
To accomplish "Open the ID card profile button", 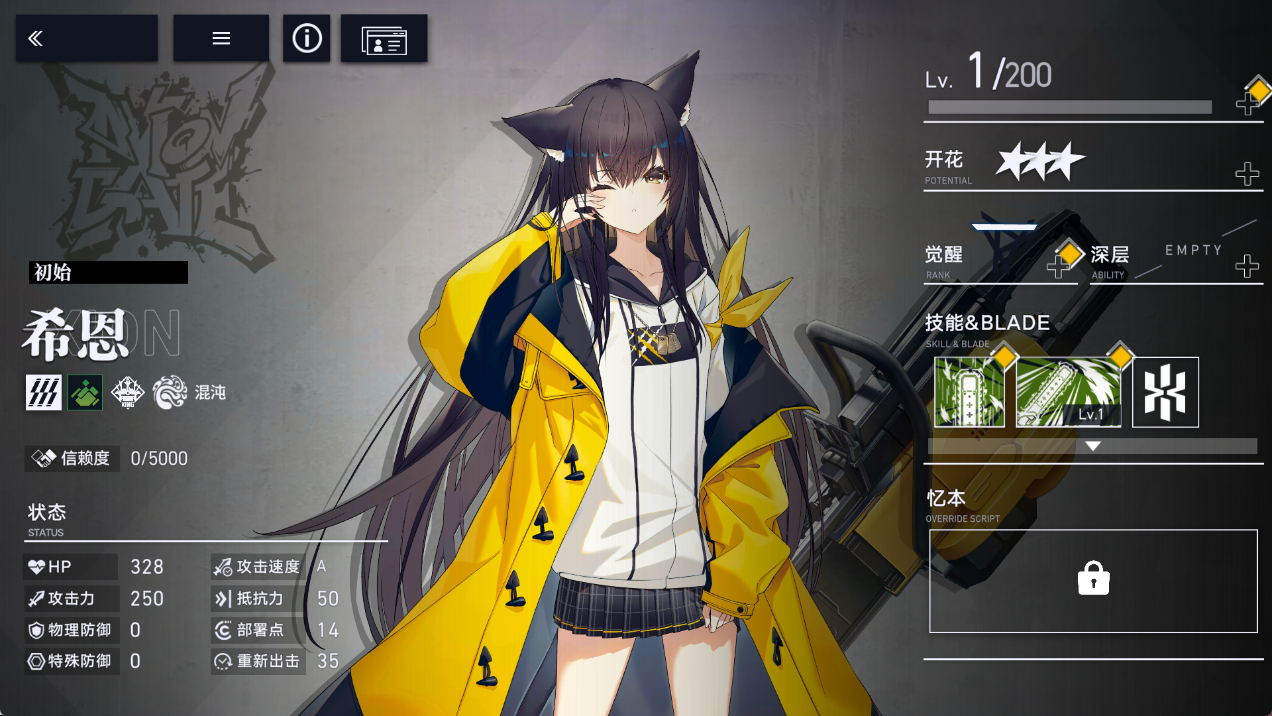I will (384, 39).
